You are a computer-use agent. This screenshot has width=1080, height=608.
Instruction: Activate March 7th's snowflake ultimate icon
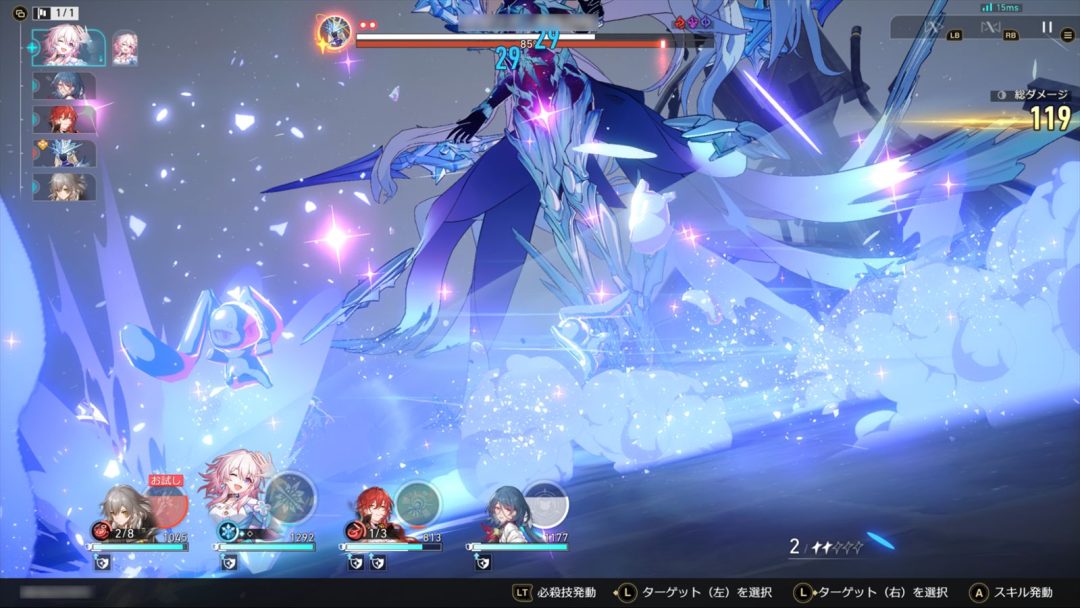pos(290,497)
